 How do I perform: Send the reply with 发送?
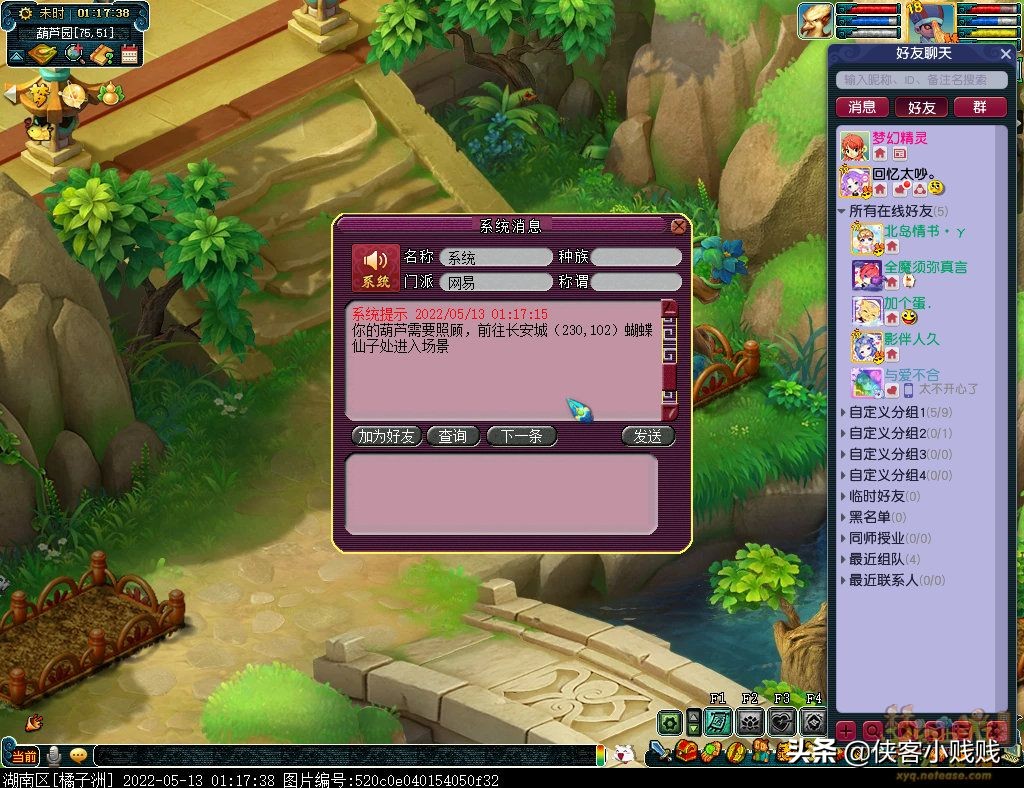pyautogui.click(x=647, y=436)
